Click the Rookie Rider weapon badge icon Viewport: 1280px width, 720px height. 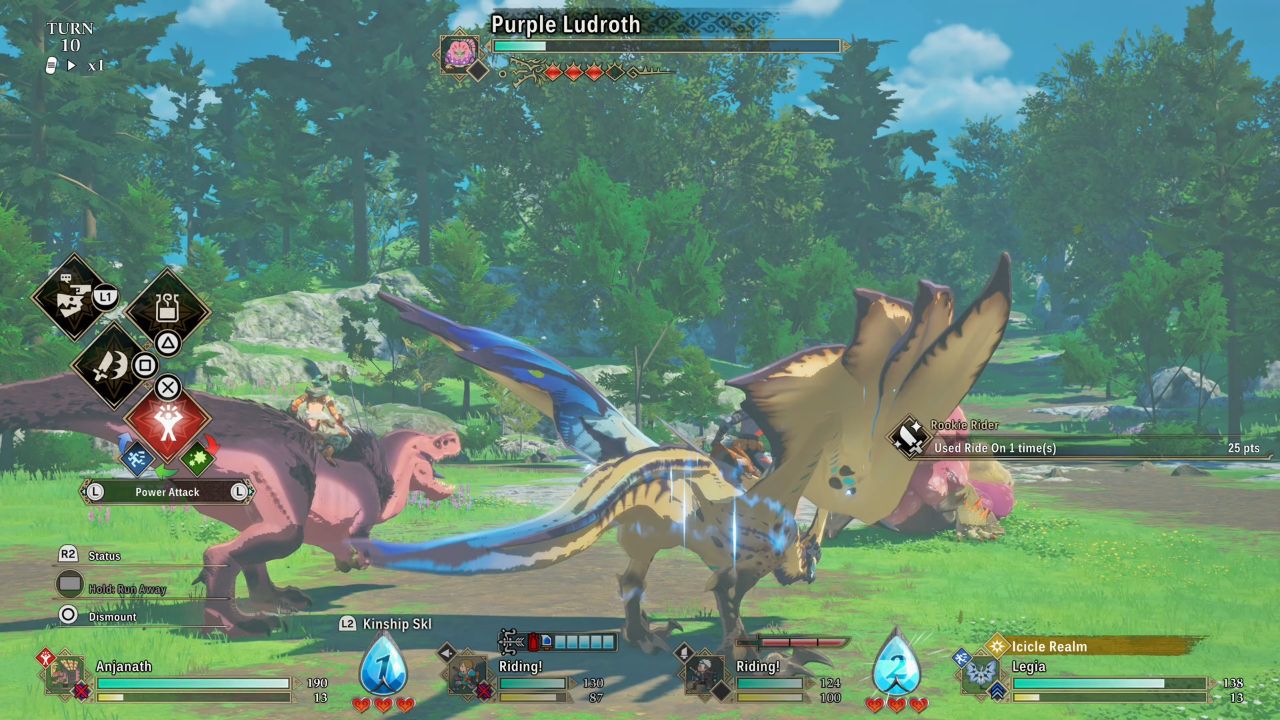coord(908,438)
